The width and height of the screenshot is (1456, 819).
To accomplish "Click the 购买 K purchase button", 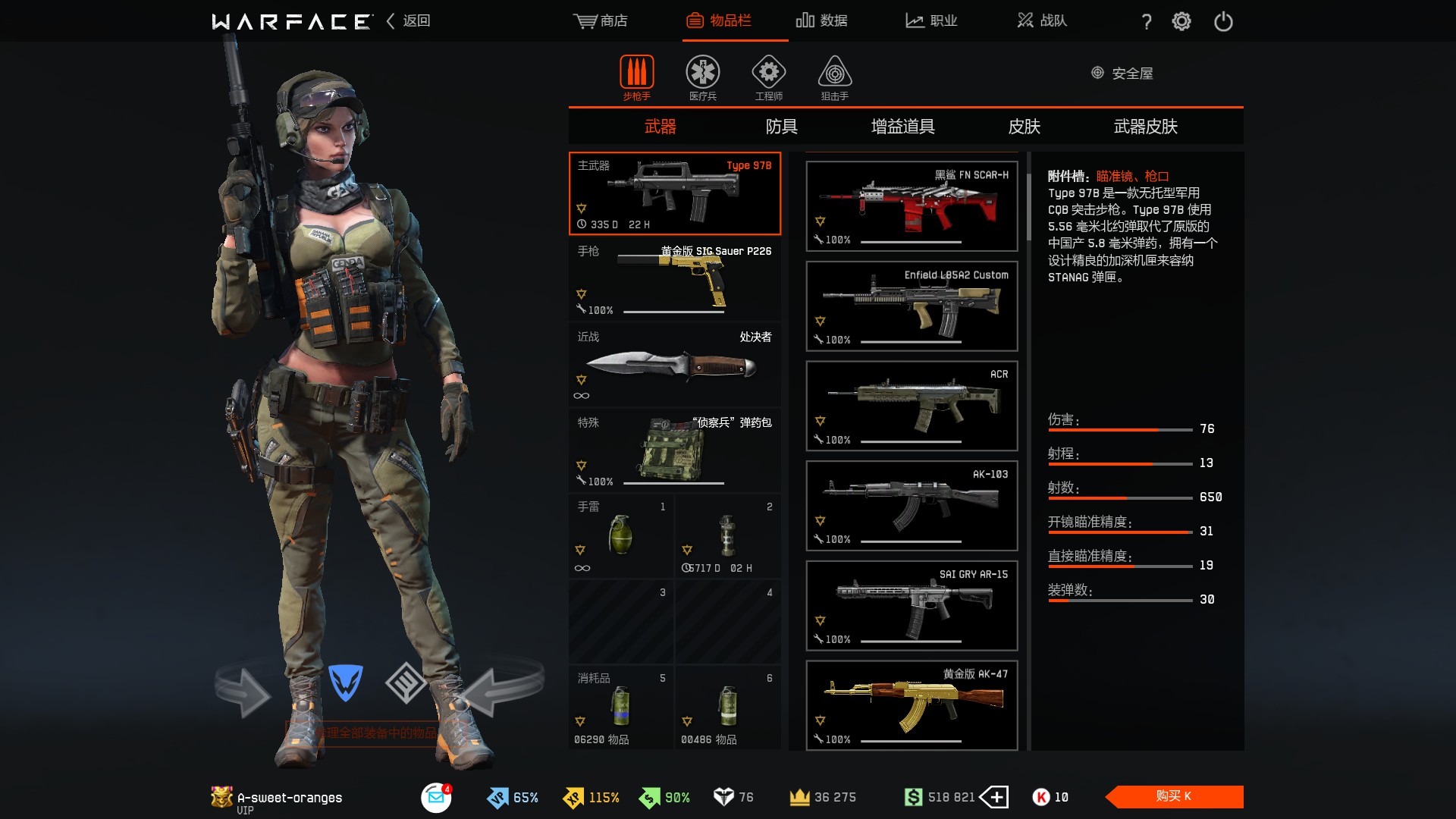I will click(1174, 796).
